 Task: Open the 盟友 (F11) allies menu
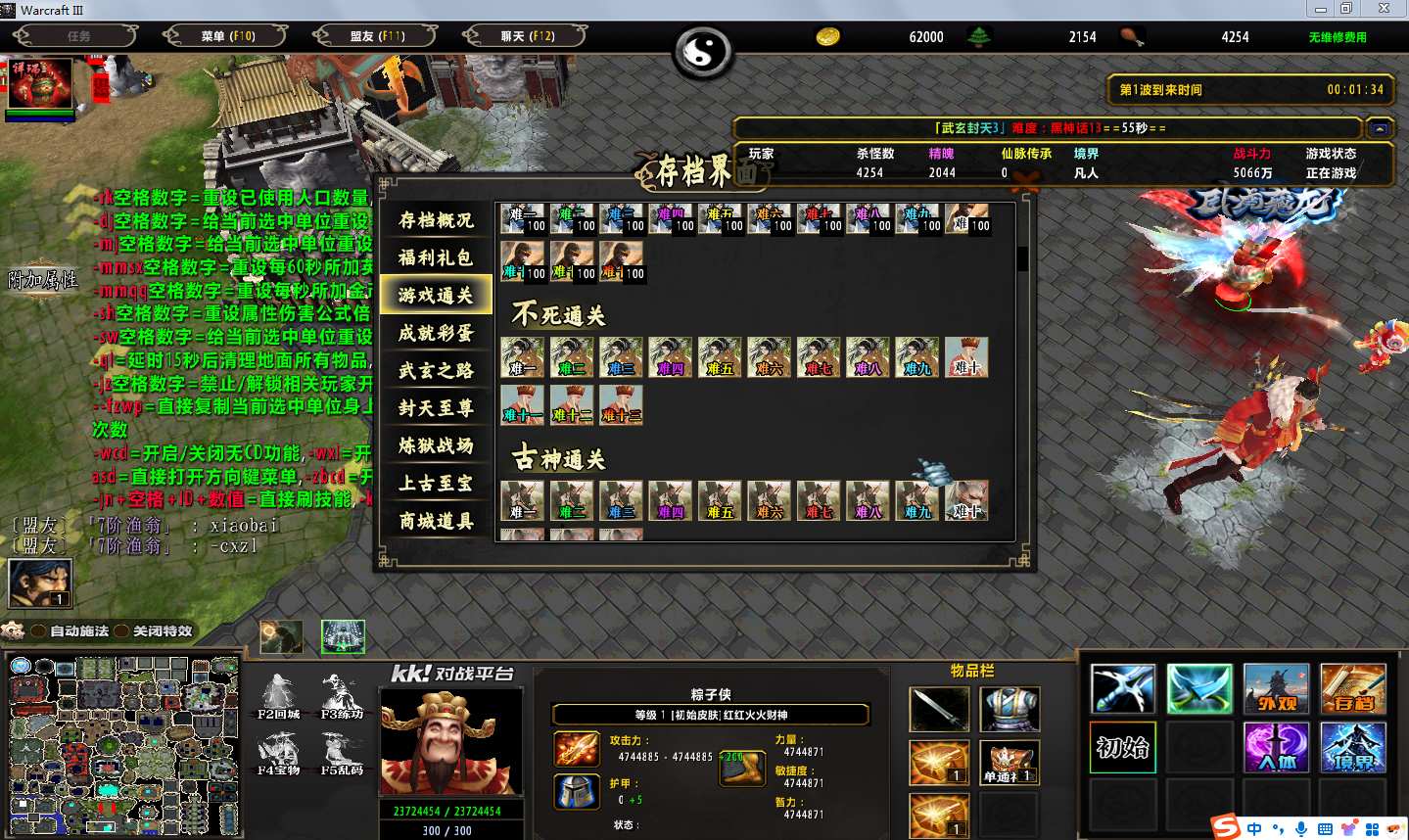tap(377, 36)
